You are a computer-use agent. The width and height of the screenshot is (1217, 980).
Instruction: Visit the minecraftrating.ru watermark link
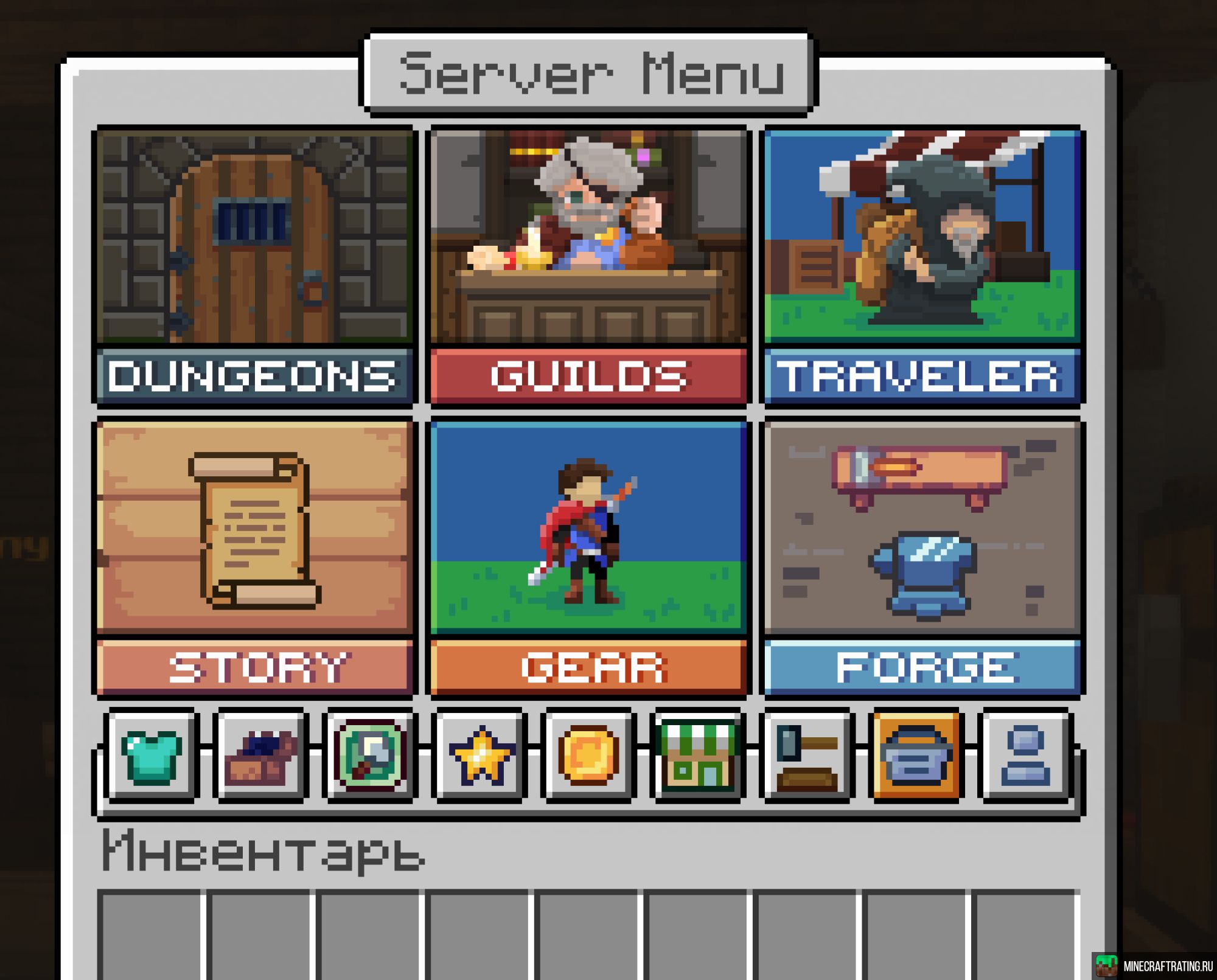point(1154,966)
